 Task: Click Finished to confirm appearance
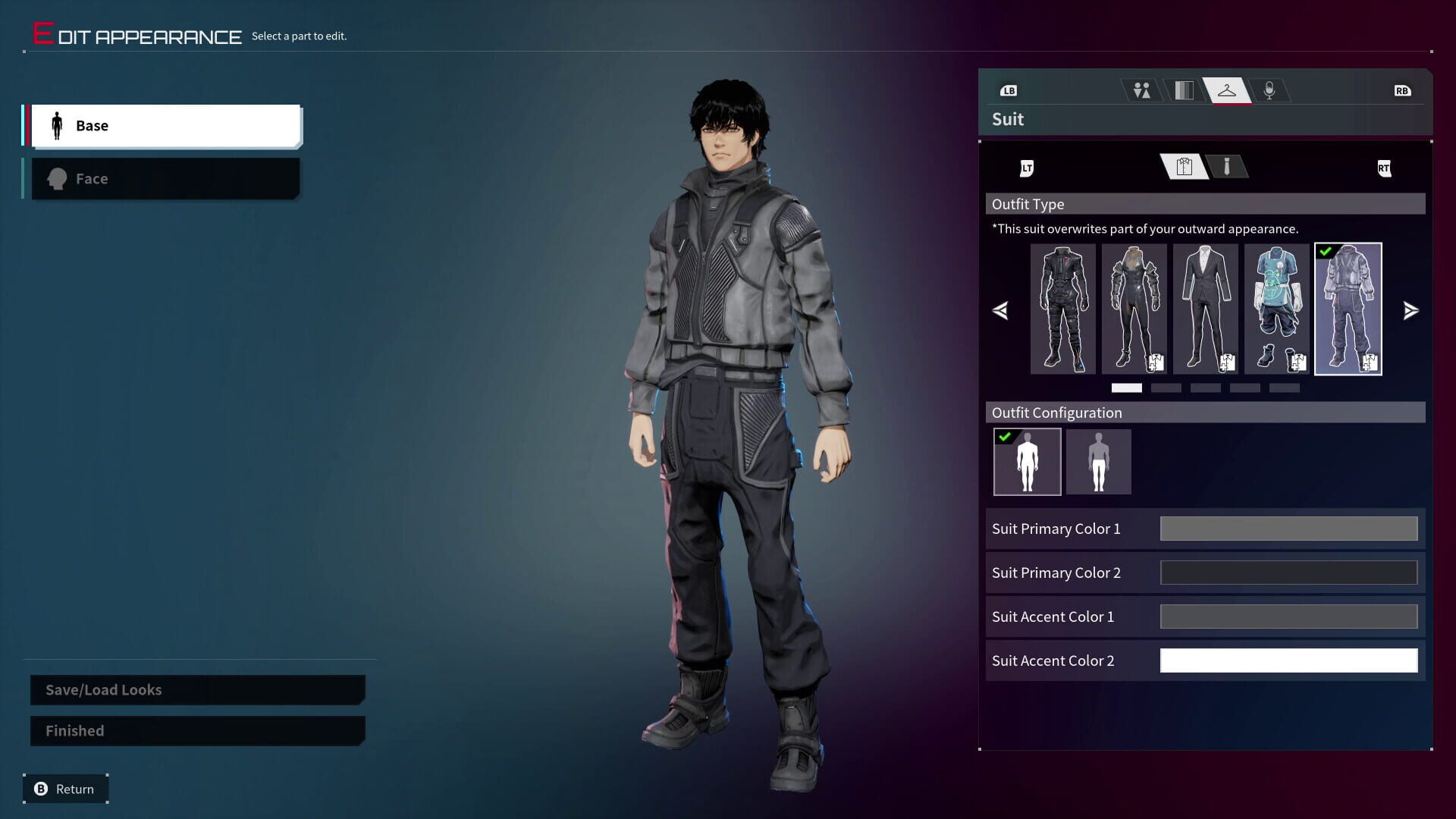tap(196, 730)
